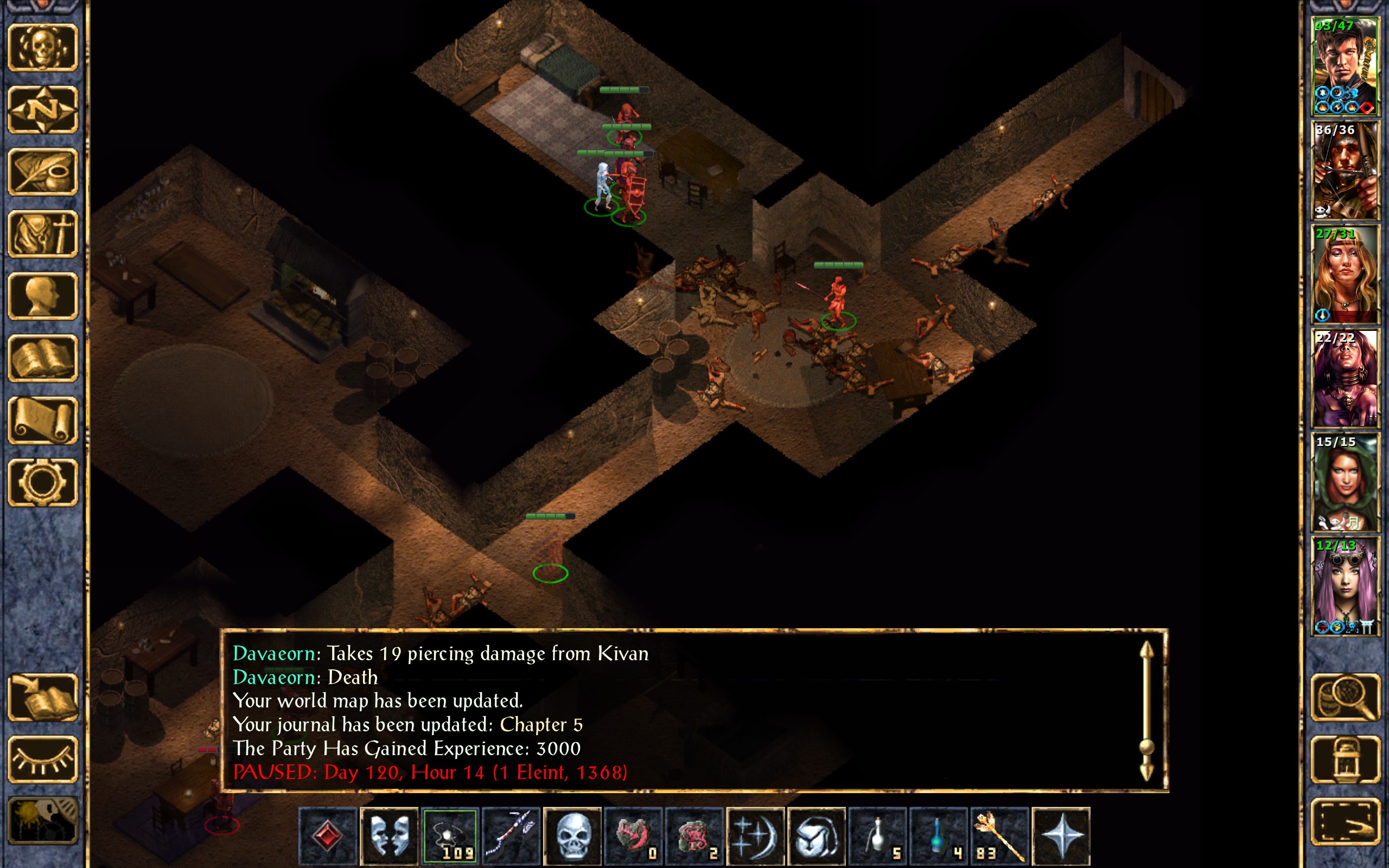The height and width of the screenshot is (868, 1389).
Task: Click the golden skull button in sidebar
Action: (42, 48)
